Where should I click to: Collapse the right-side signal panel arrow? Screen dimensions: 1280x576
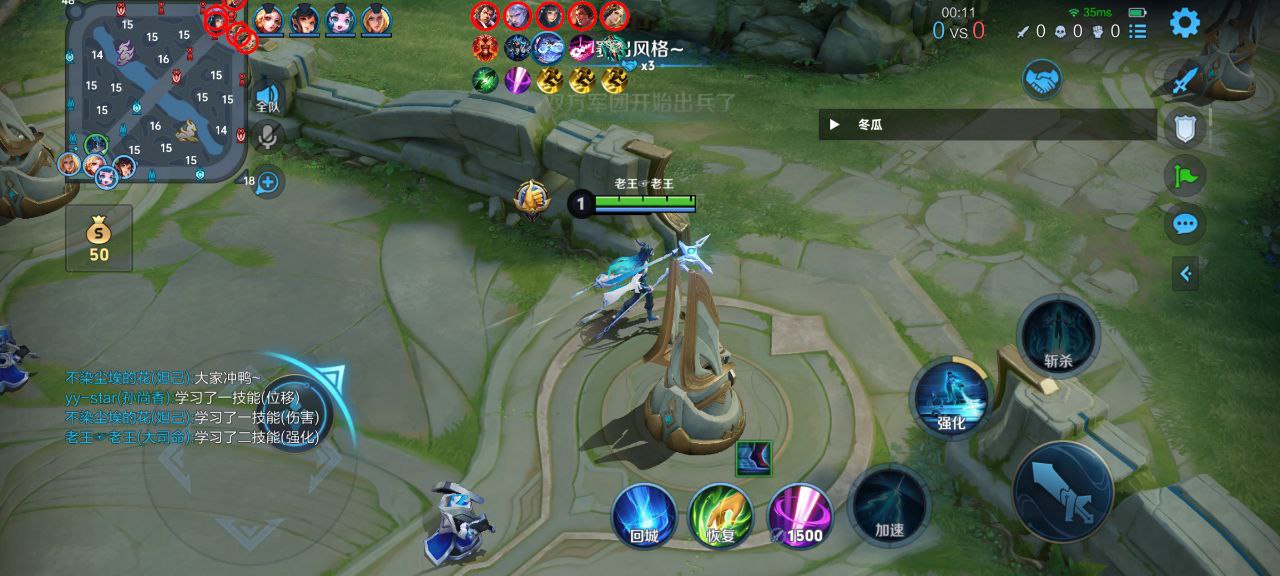pyautogui.click(x=1185, y=273)
